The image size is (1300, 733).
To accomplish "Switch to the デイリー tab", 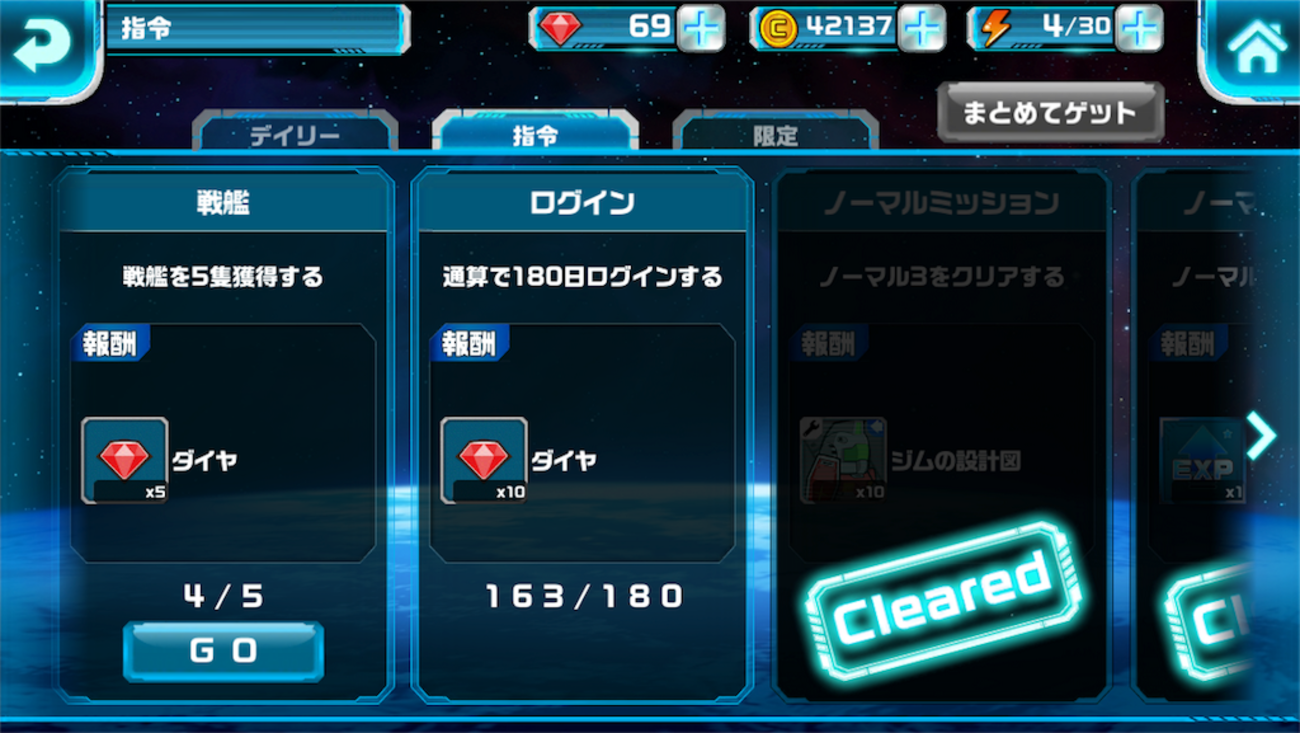I will [x=293, y=136].
